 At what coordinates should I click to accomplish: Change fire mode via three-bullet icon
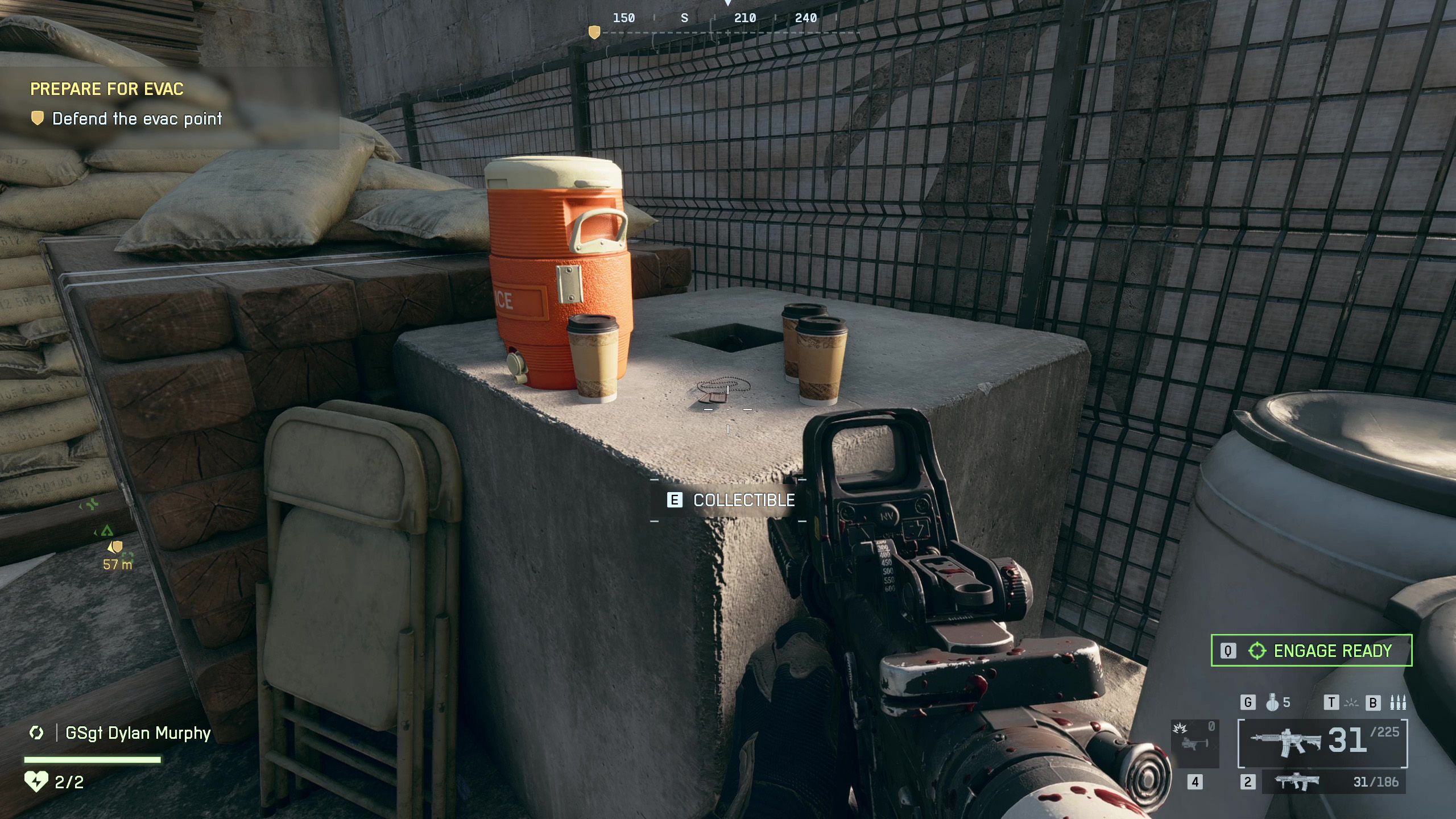(1397, 703)
